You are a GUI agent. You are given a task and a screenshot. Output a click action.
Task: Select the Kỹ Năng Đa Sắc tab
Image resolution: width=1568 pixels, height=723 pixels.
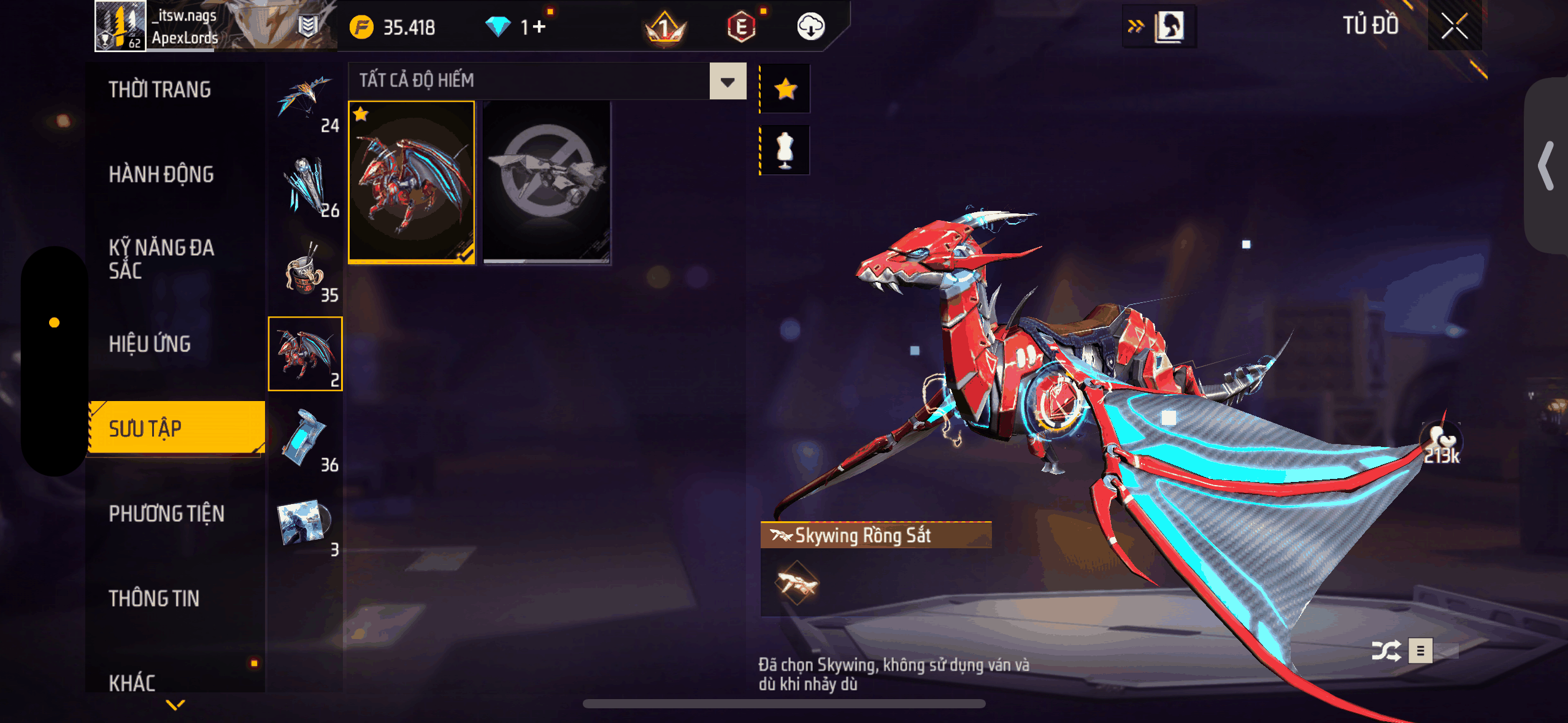pos(161,259)
